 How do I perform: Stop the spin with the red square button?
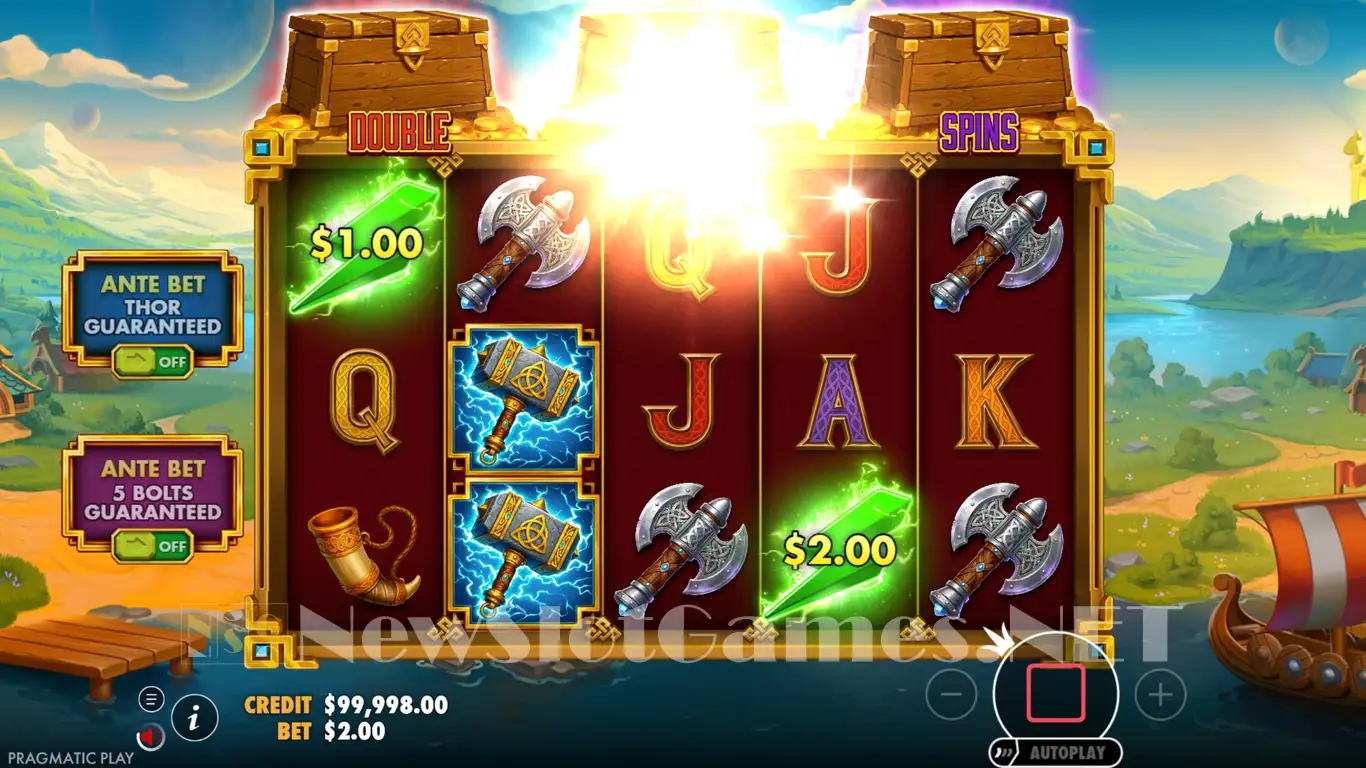pyautogui.click(x=1055, y=693)
